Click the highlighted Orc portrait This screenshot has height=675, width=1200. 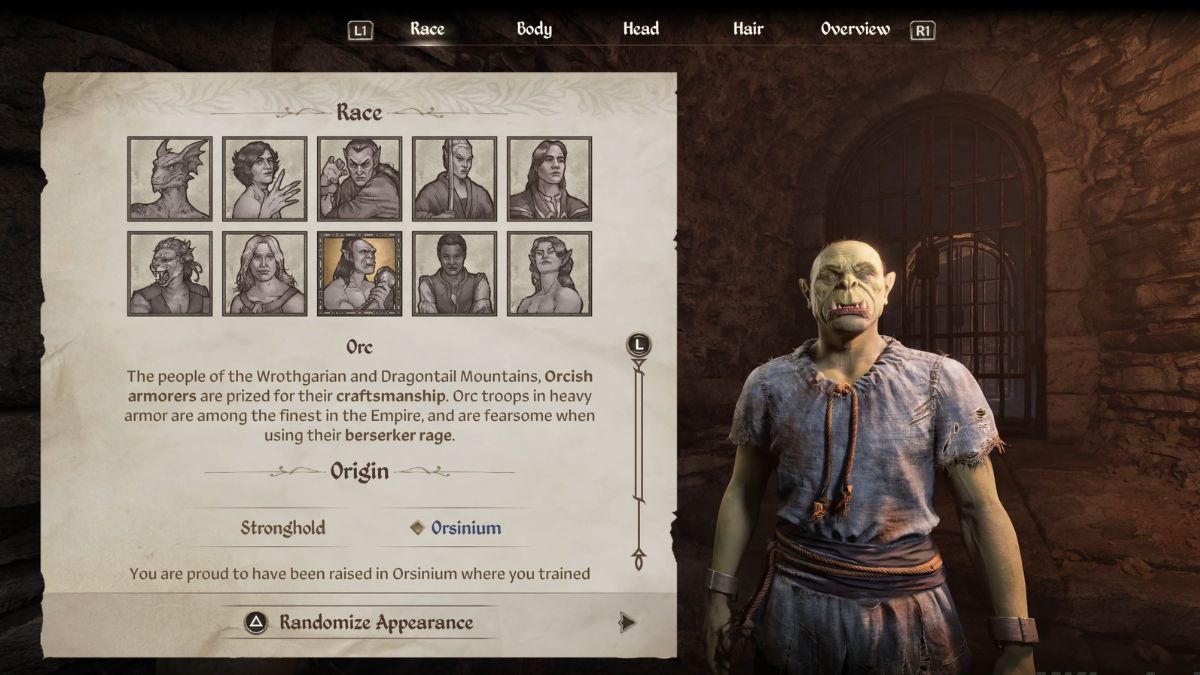coord(360,273)
